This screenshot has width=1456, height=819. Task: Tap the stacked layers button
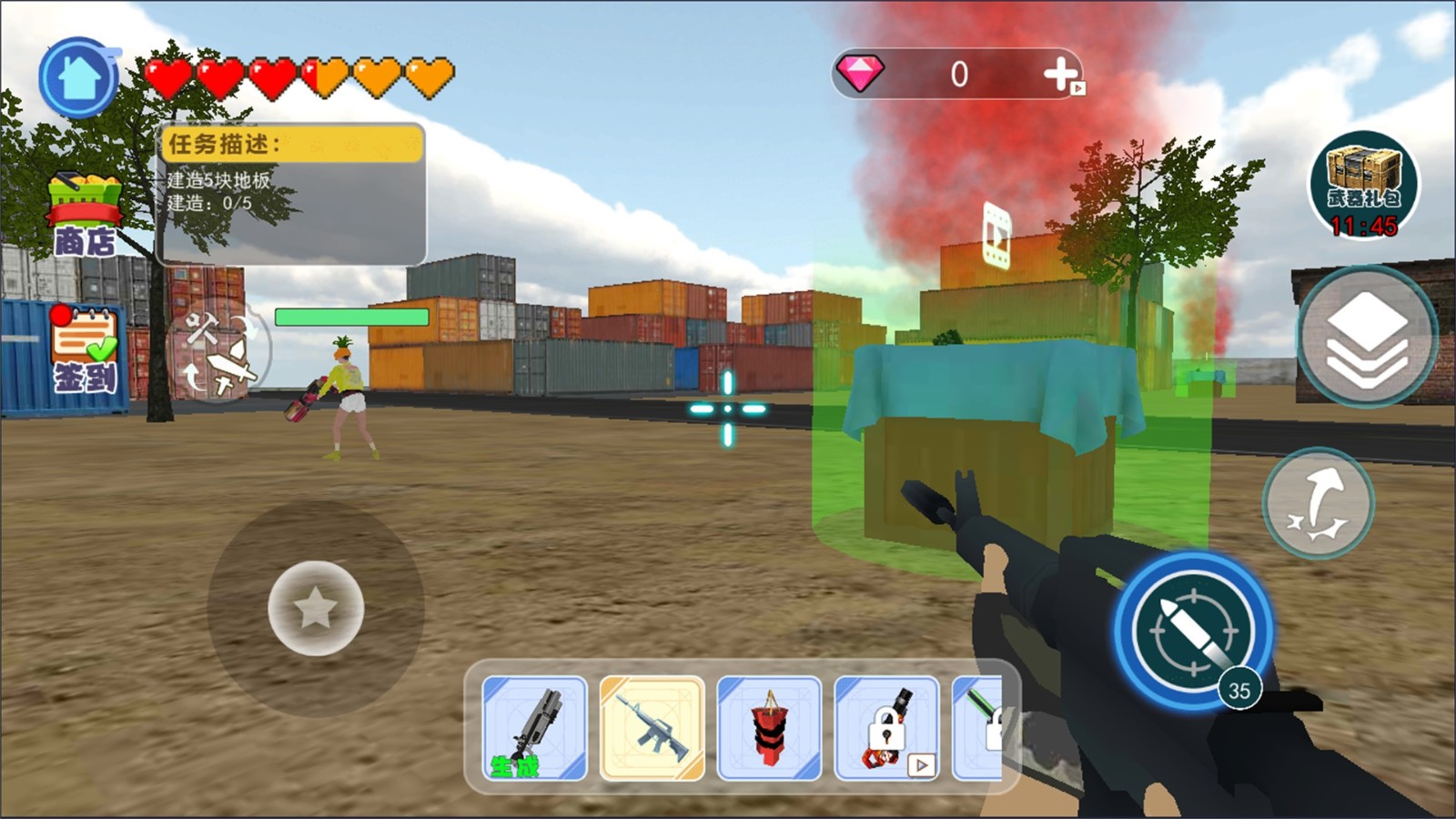click(1366, 338)
